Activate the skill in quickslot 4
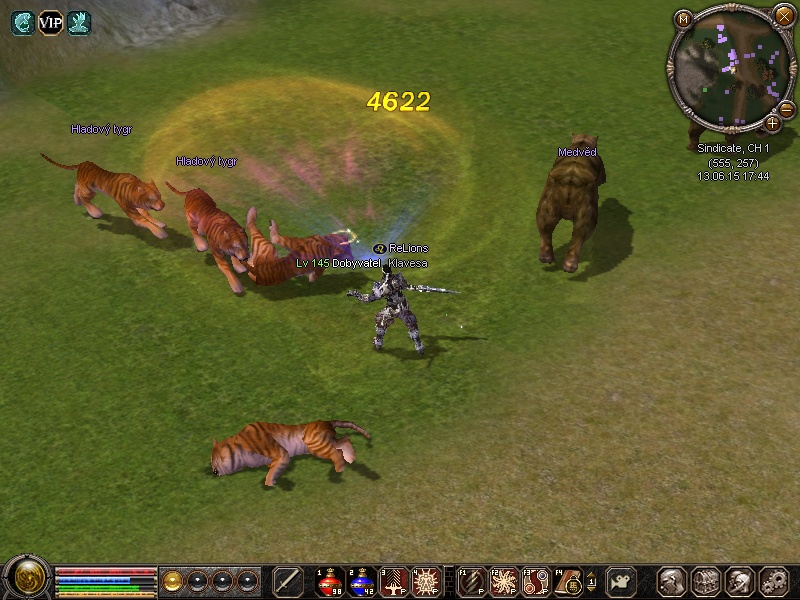The height and width of the screenshot is (600, 800). [427, 581]
